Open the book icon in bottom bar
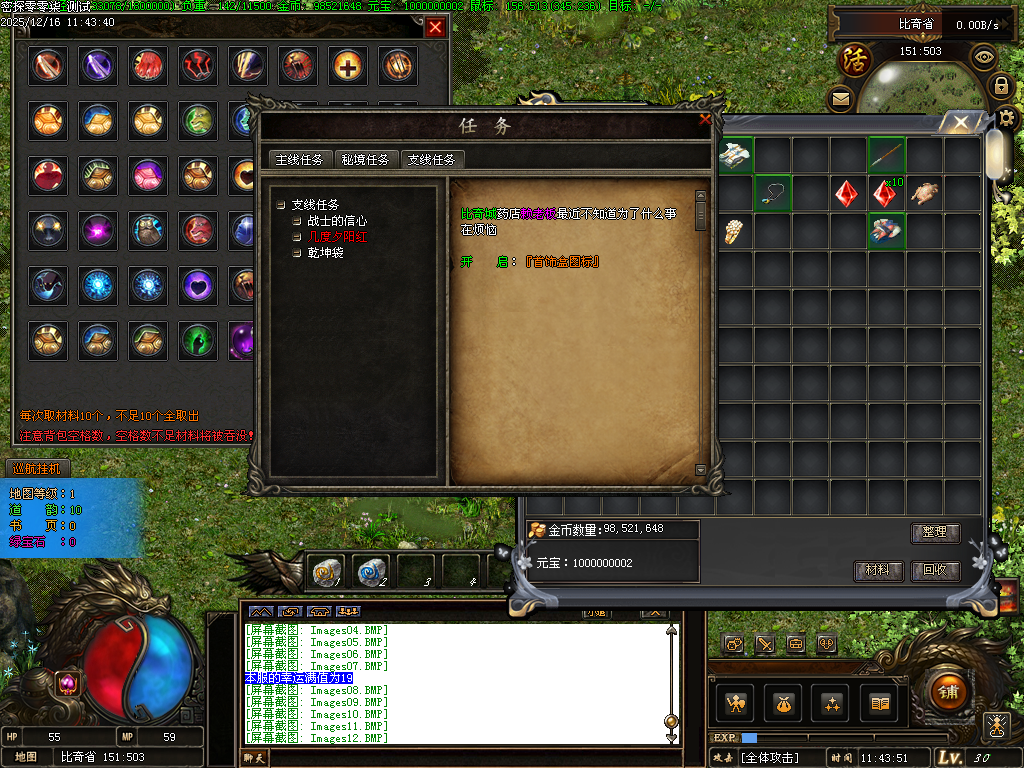The height and width of the screenshot is (768, 1024). coord(879,703)
